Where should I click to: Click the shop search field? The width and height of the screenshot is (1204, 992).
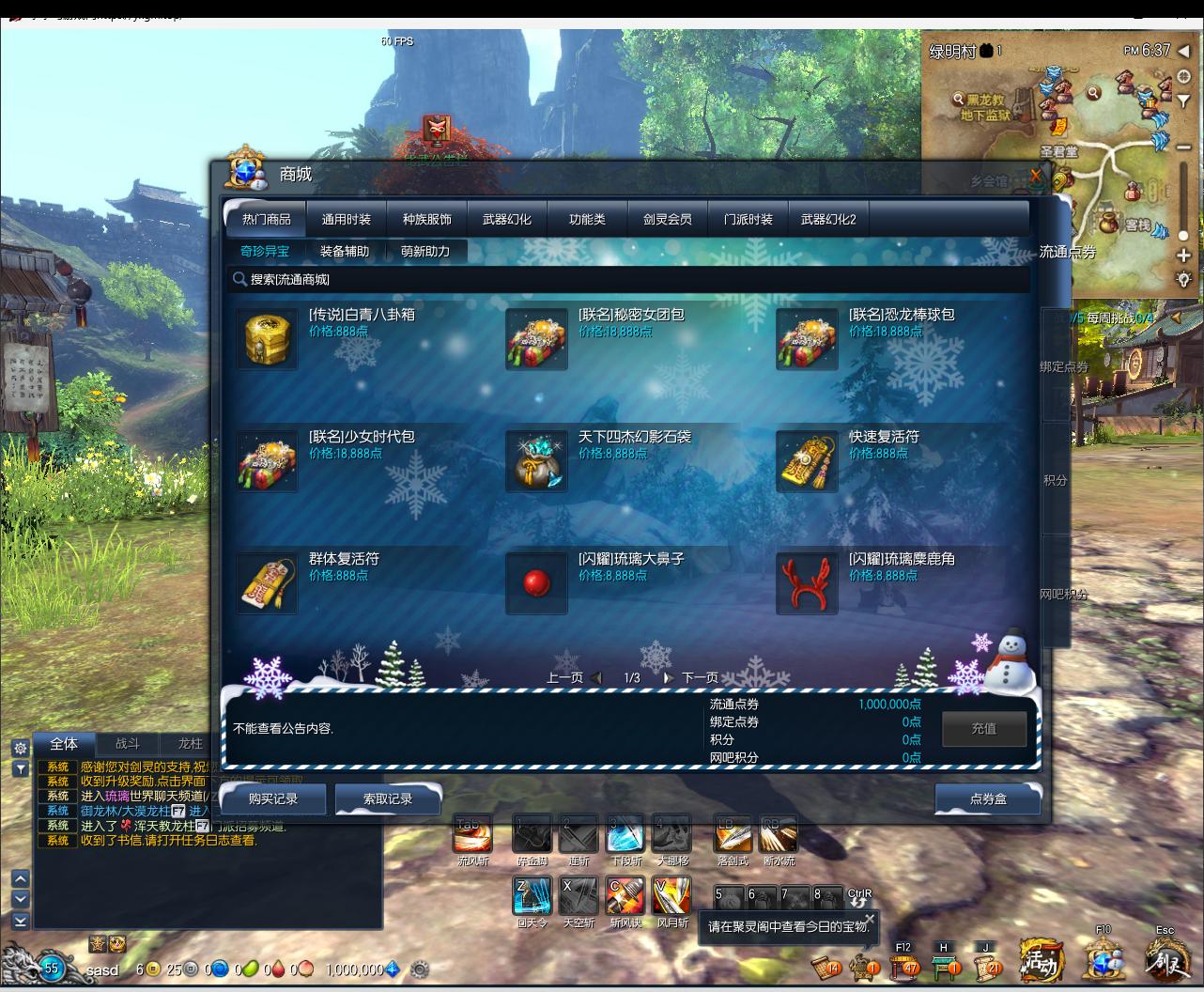tap(629, 279)
